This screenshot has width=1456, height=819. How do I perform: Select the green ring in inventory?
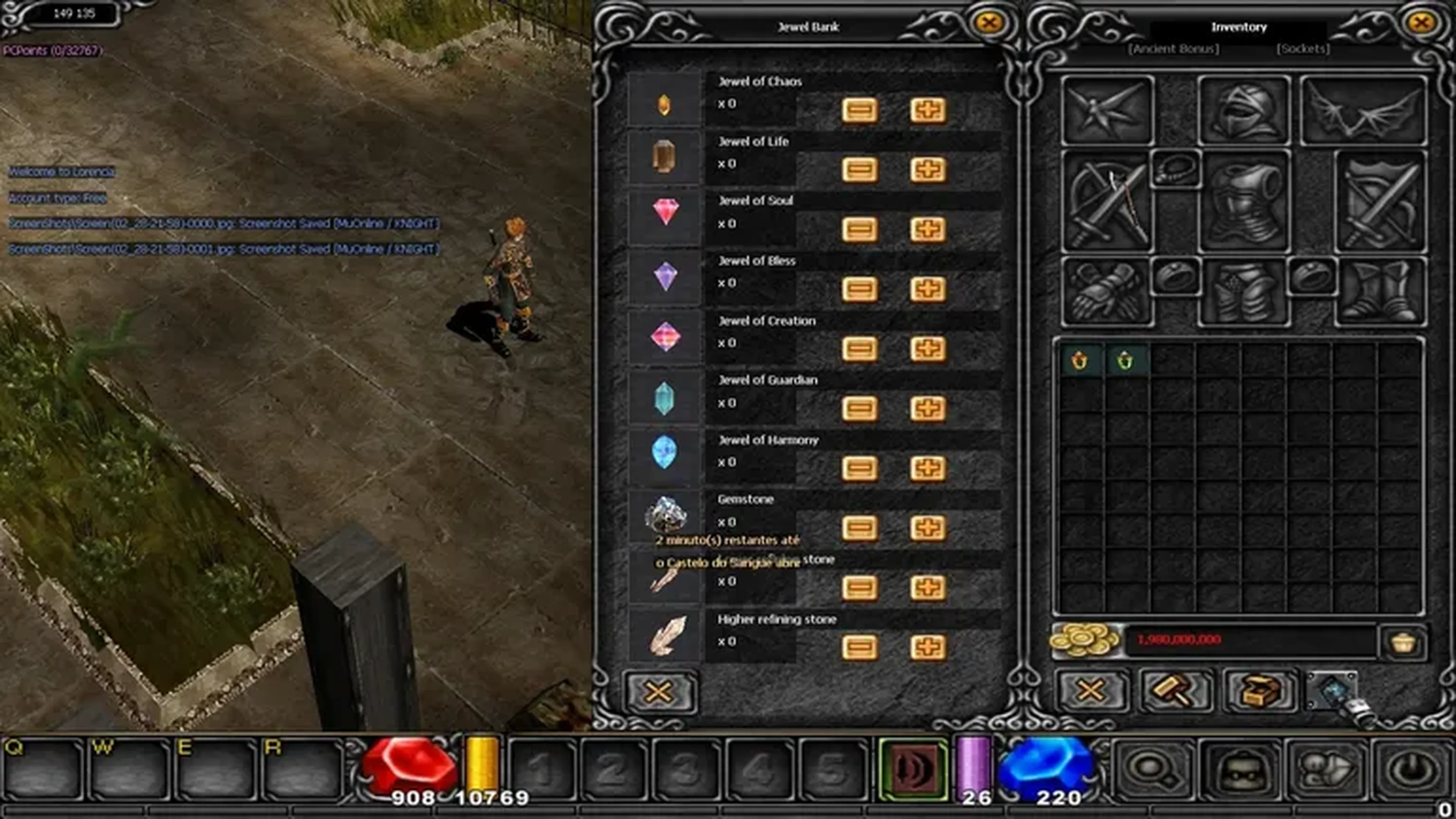(x=1125, y=361)
